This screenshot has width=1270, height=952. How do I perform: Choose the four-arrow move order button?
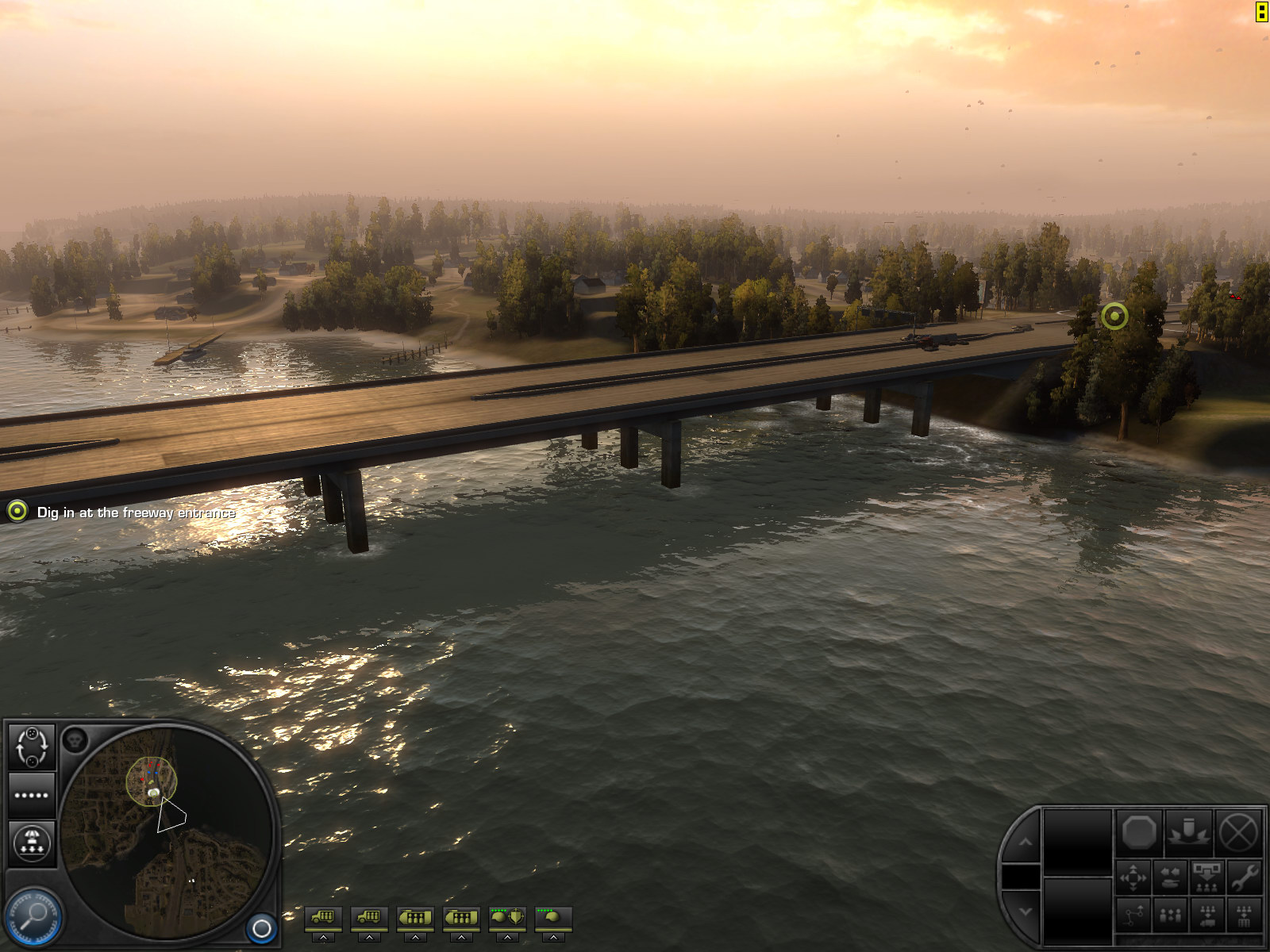1133,877
